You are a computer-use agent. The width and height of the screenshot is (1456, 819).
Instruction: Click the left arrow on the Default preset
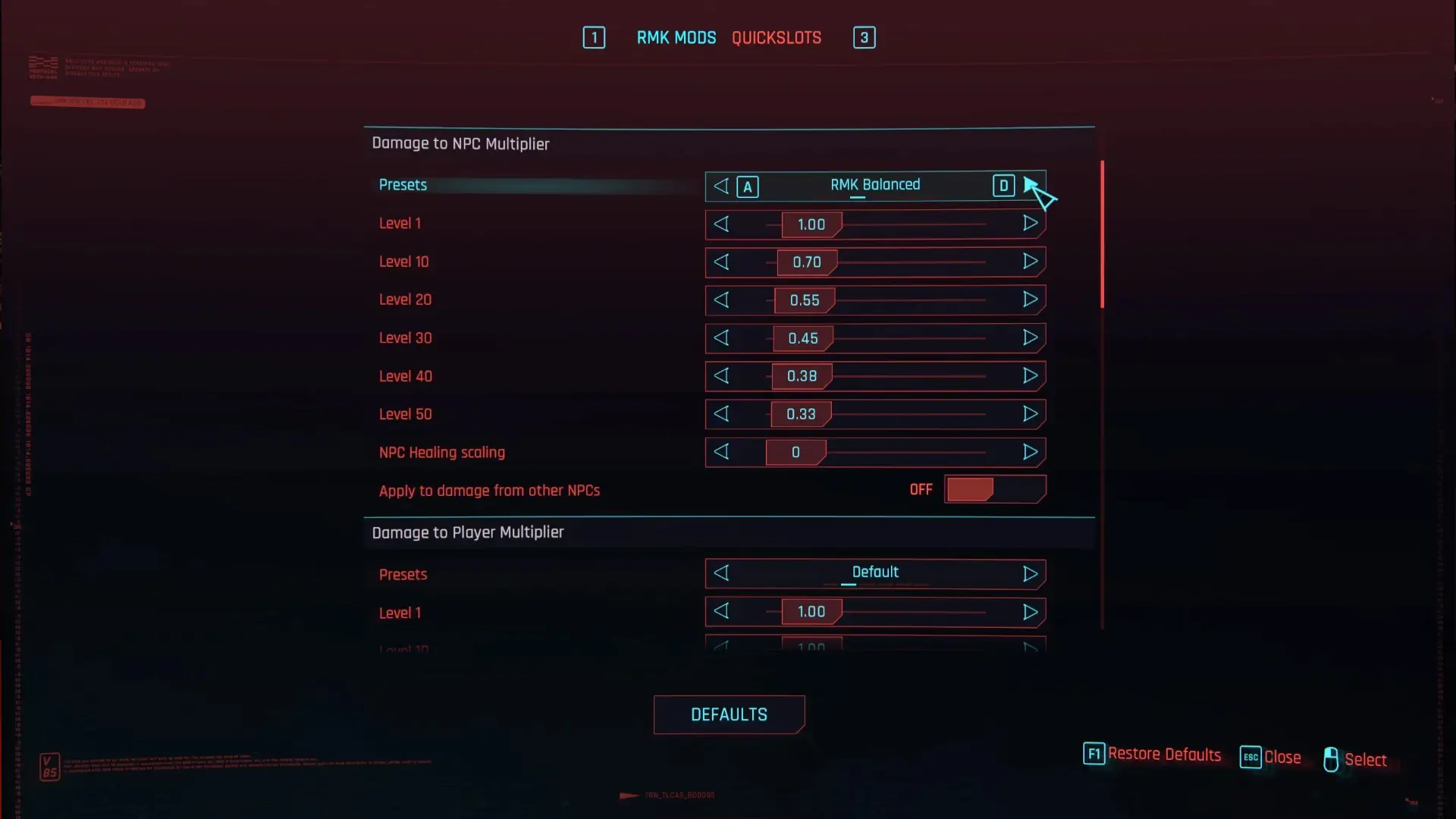point(720,574)
